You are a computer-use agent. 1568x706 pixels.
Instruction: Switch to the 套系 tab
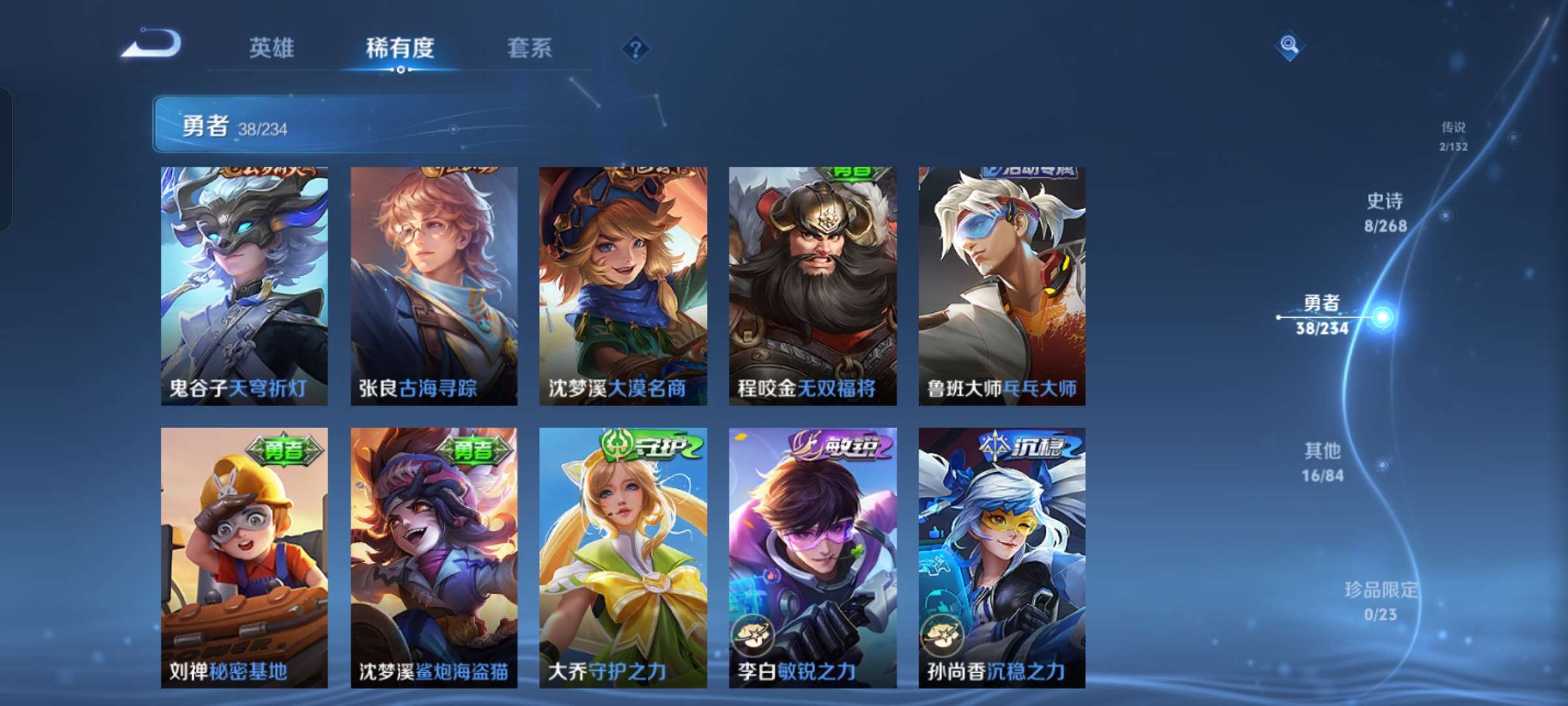coord(529,46)
